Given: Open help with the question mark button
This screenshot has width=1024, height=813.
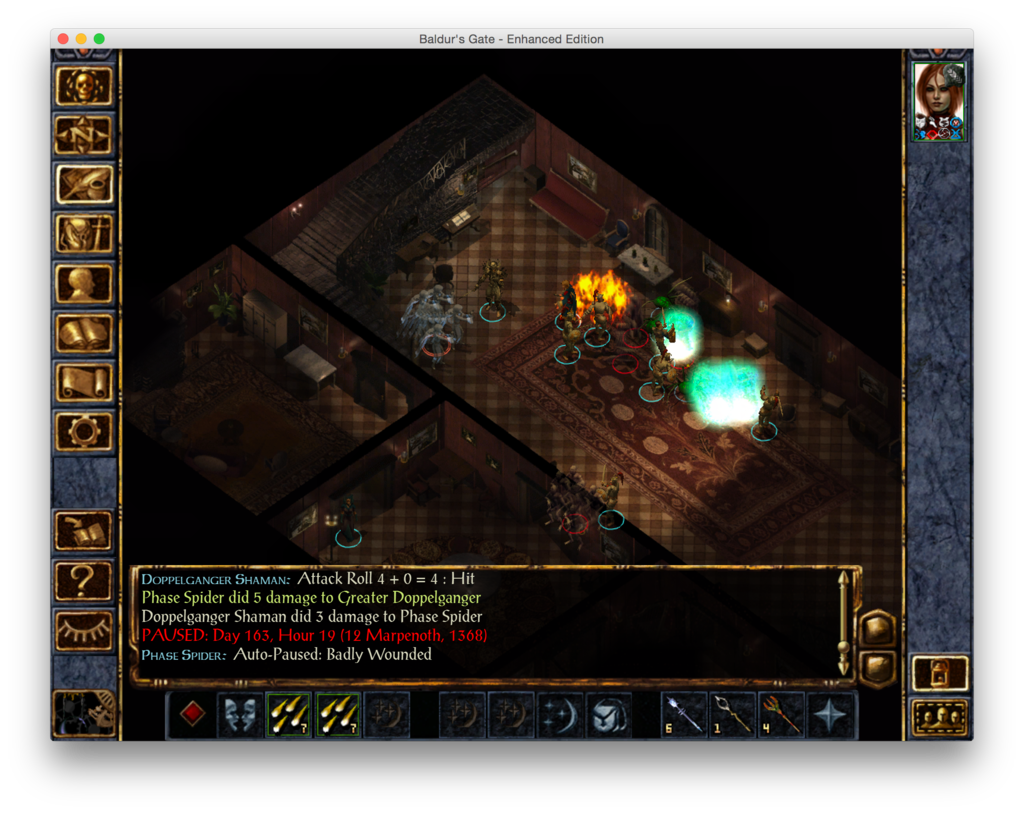Looking at the screenshot, I should click(84, 579).
